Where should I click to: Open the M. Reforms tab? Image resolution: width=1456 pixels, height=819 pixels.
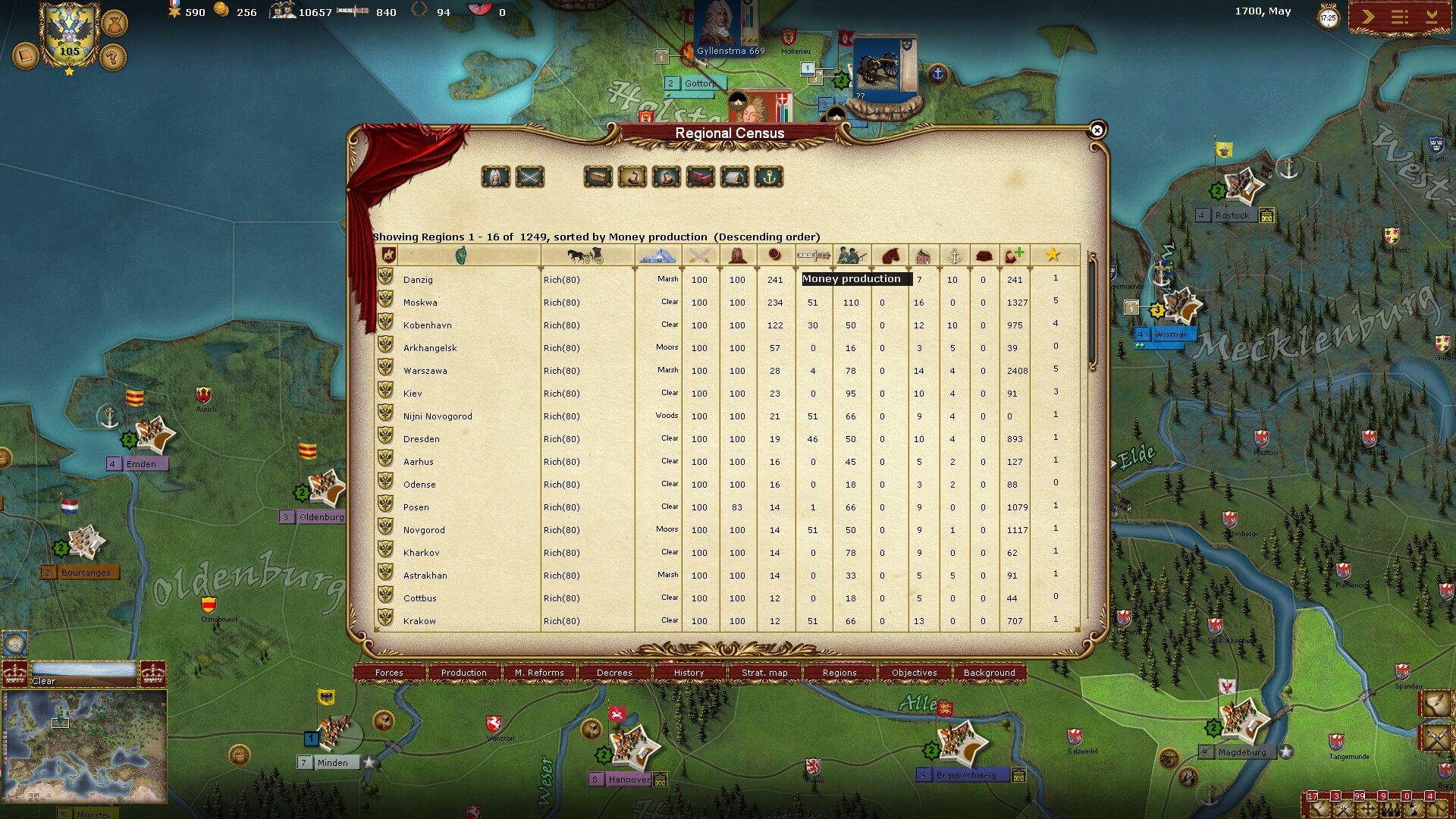pyautogui.click(x=539, y=673)
